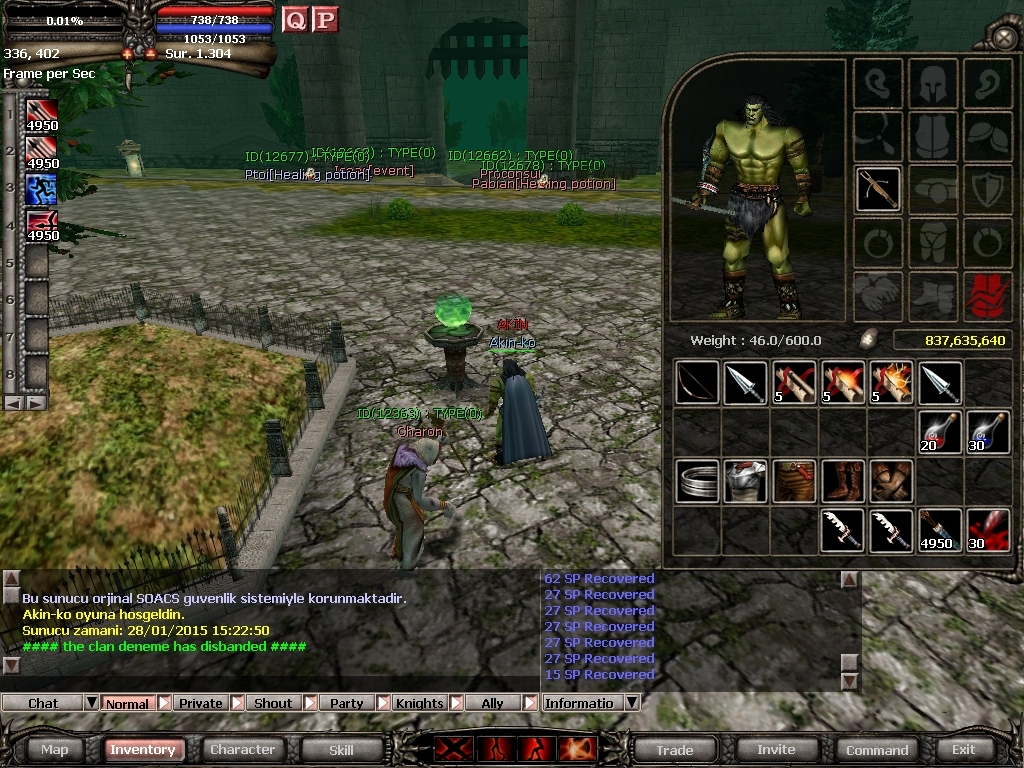Image resolution: width=1024 pixels, height=768 pixels.
Task: Activate the blue running-figure sprint skill
Action: (41, 188)
